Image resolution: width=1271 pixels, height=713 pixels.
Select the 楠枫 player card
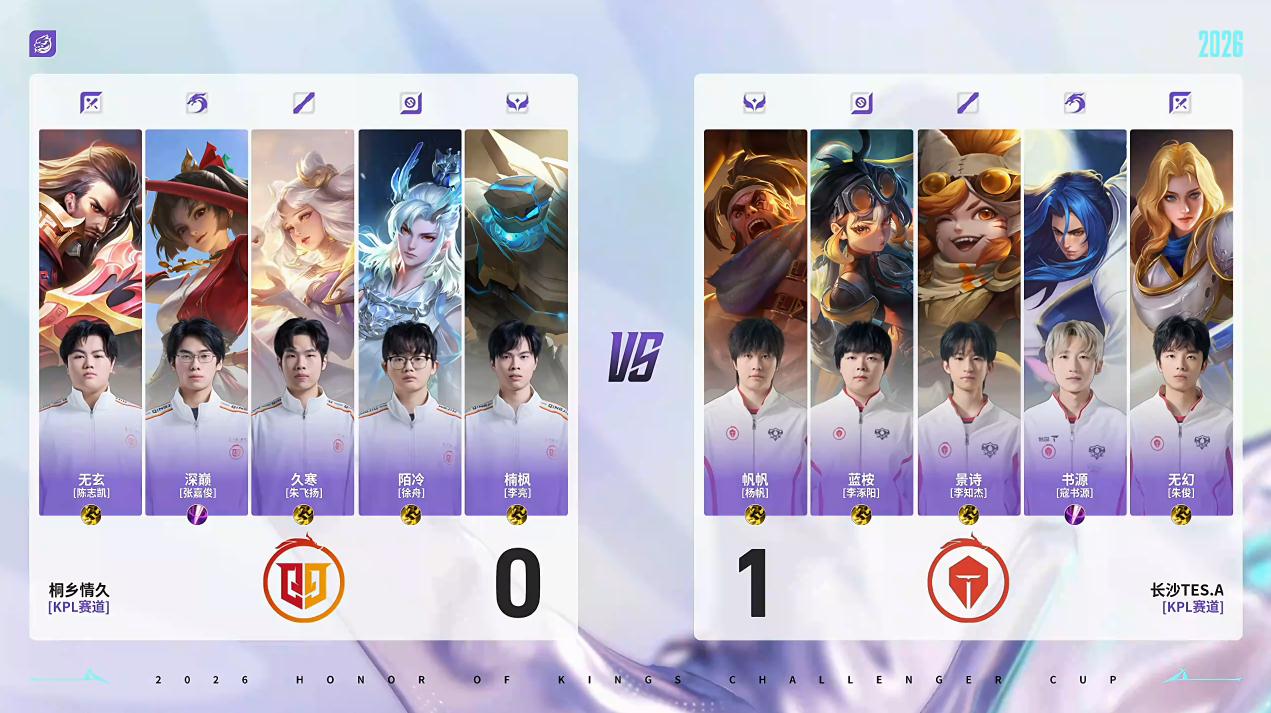click(516, 322)
